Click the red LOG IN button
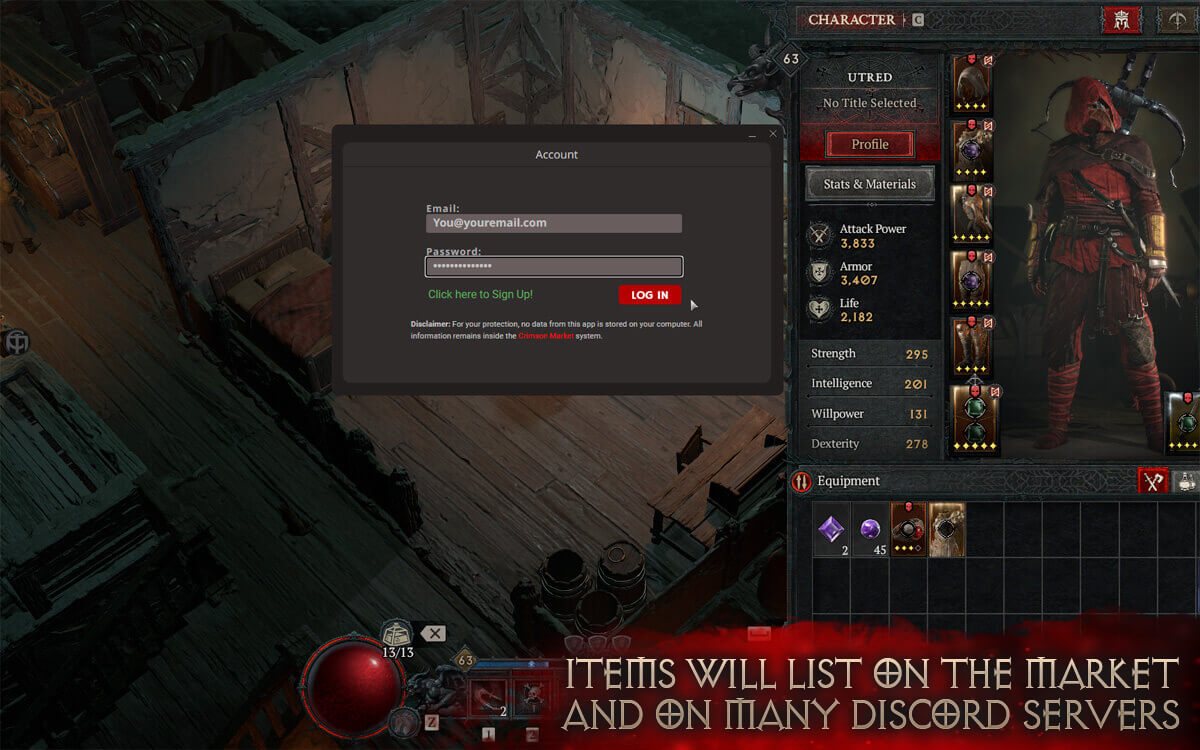1200x750 pixels. (x=650, y=295)
